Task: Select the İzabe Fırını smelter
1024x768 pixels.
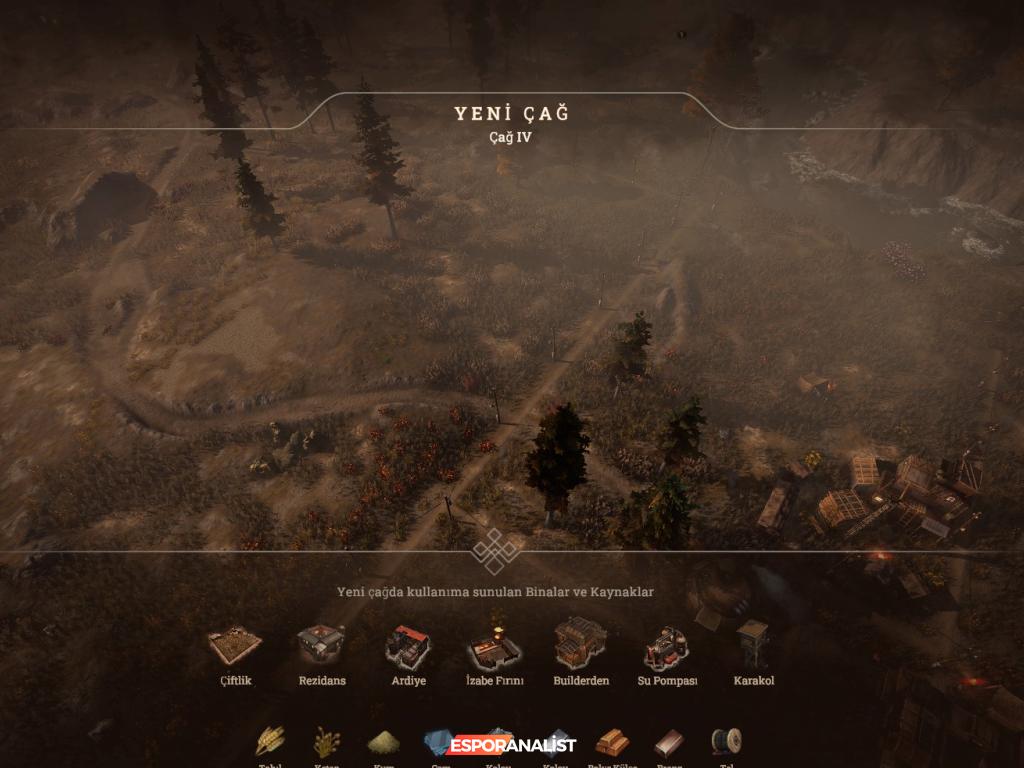Action: tap(494, 646)
